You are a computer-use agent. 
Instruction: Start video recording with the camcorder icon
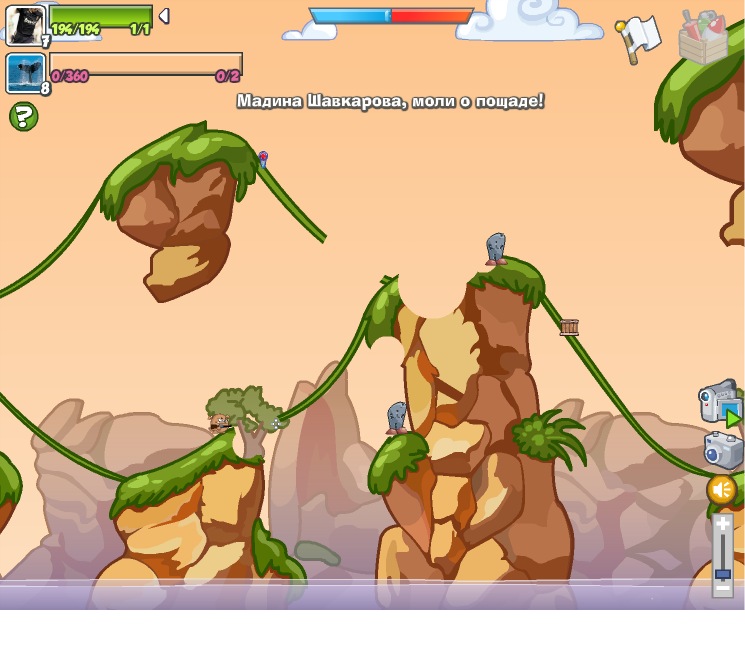(720, 402)
